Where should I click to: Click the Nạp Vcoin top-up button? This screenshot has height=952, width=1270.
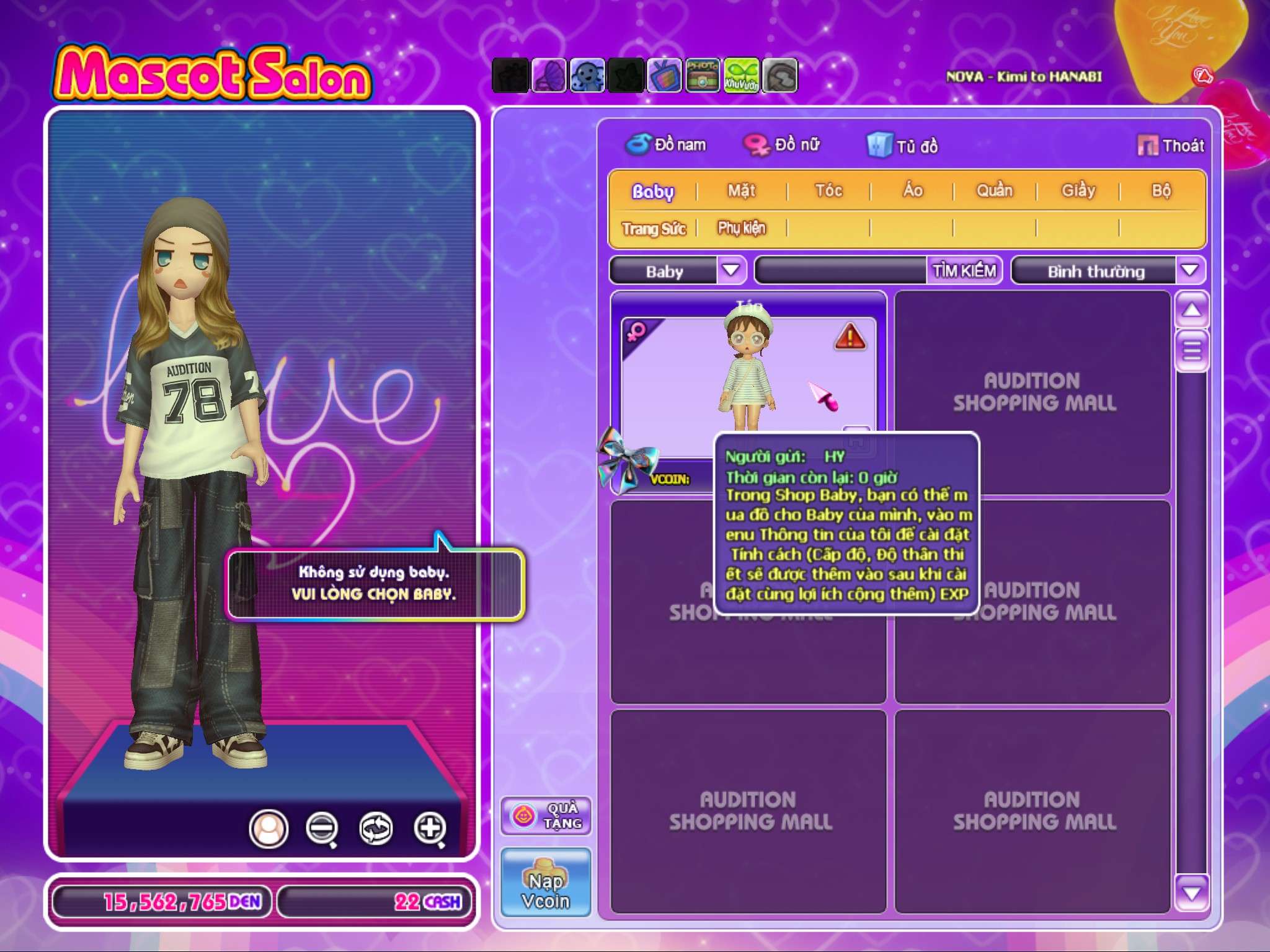coord(546,883)
